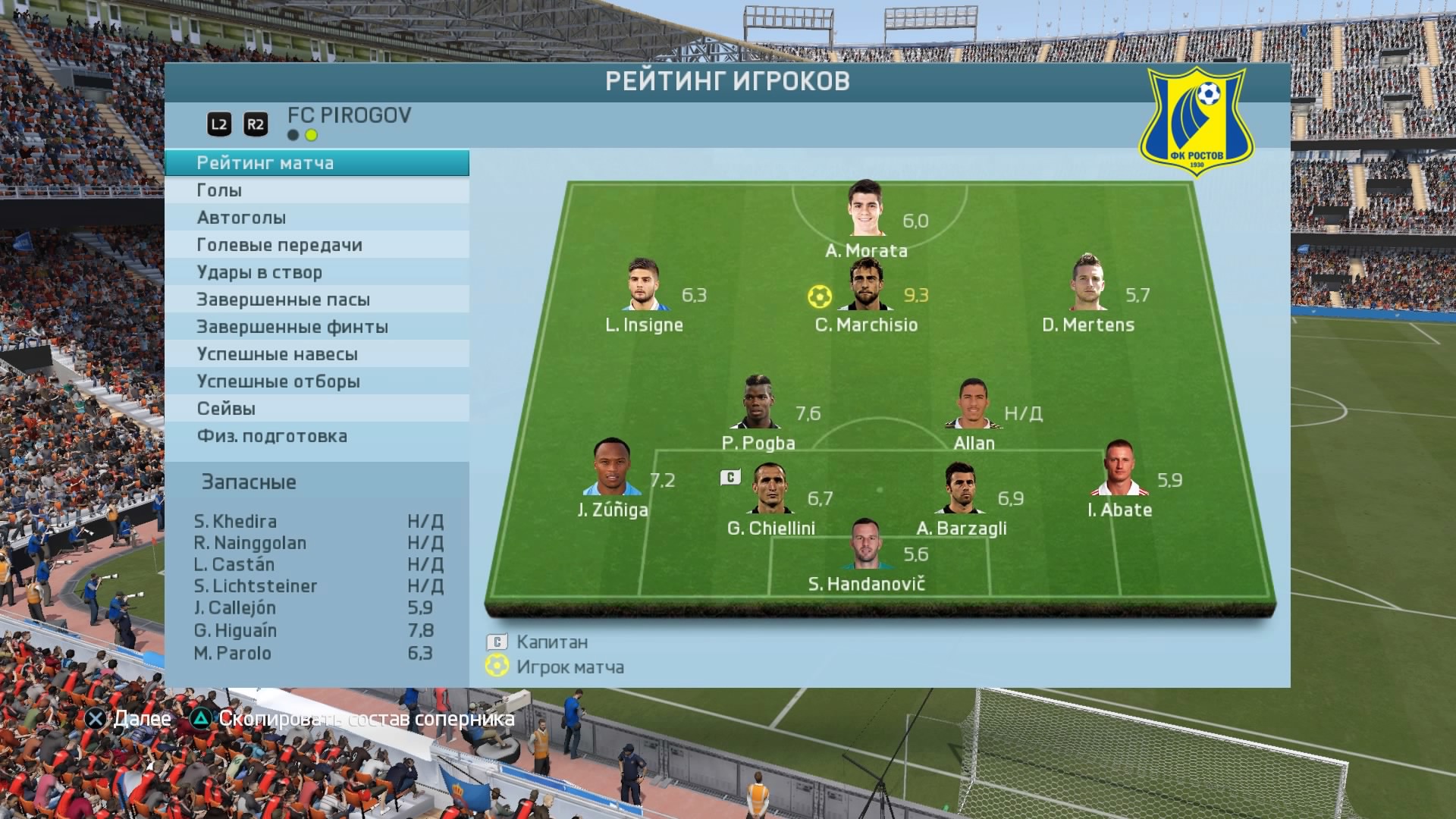Choose the Автоголы entry
1456x819 pixels.
point(316,218)
